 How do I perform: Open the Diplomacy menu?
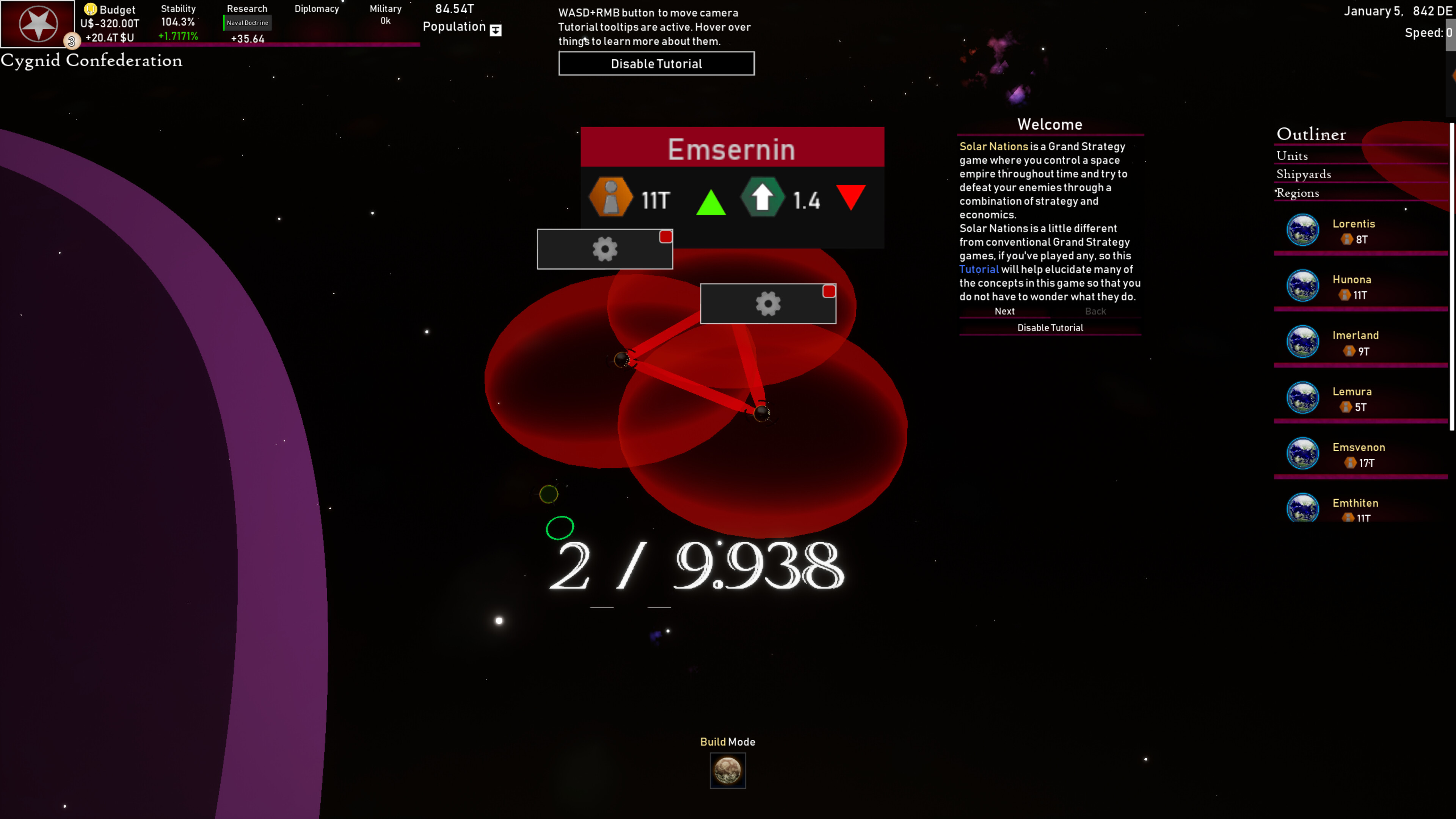click(x=317, y=8)
